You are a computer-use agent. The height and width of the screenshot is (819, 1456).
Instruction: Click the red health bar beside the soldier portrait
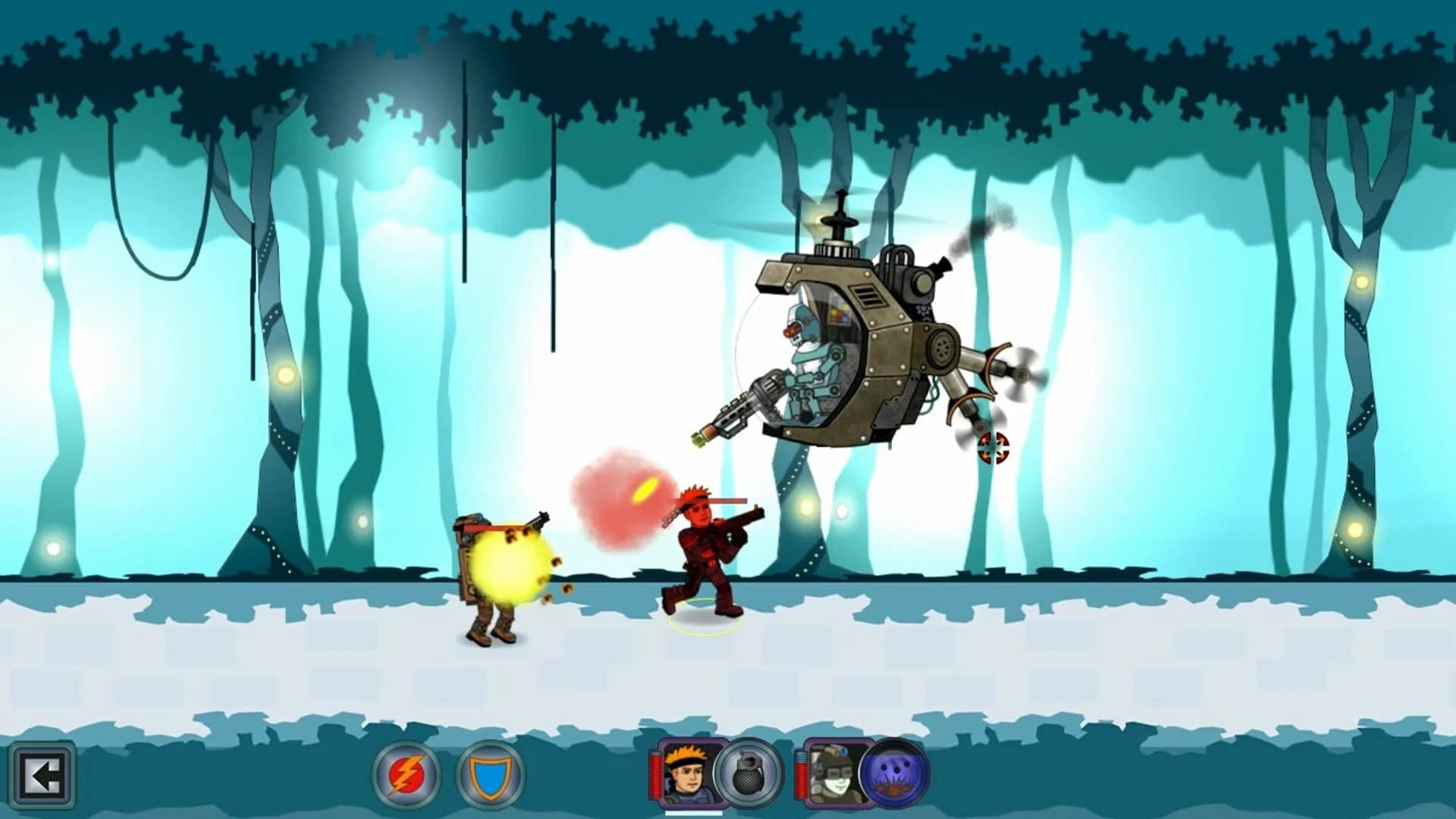(655, 776)
